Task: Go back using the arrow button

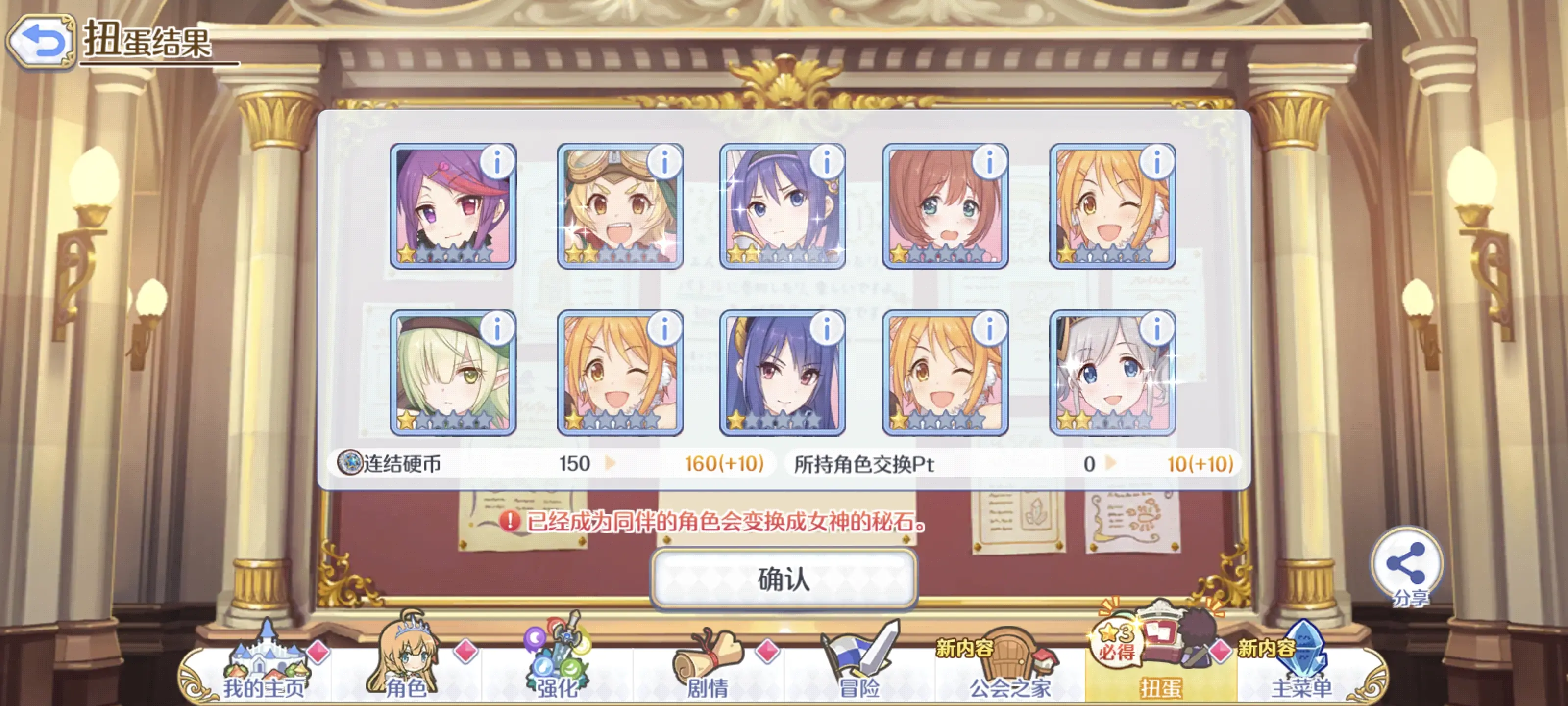Action: point(41,41)
